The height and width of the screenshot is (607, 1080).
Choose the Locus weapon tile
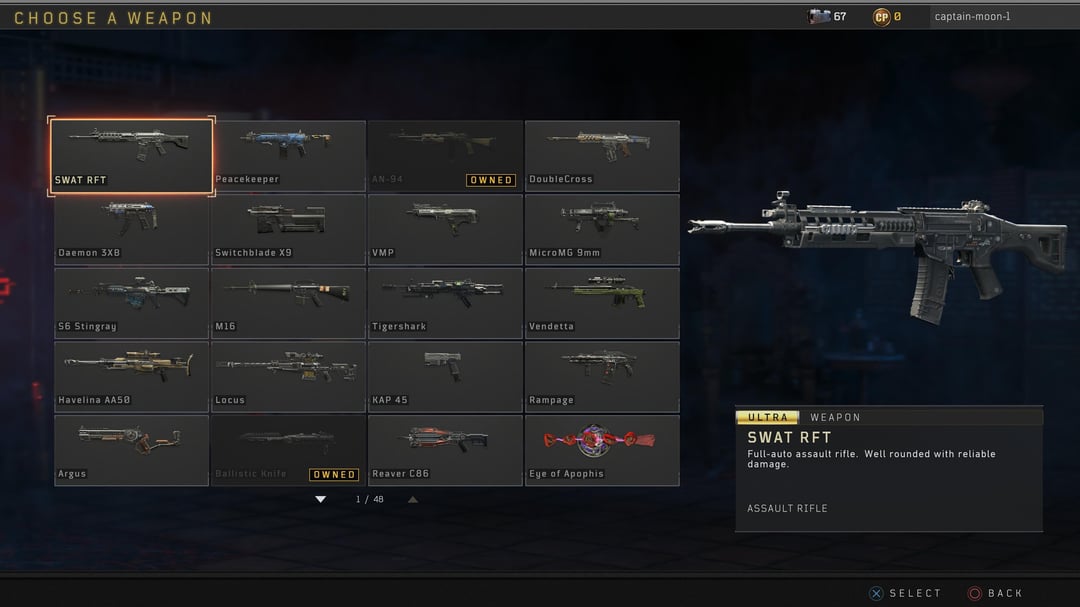click(288, 377)
